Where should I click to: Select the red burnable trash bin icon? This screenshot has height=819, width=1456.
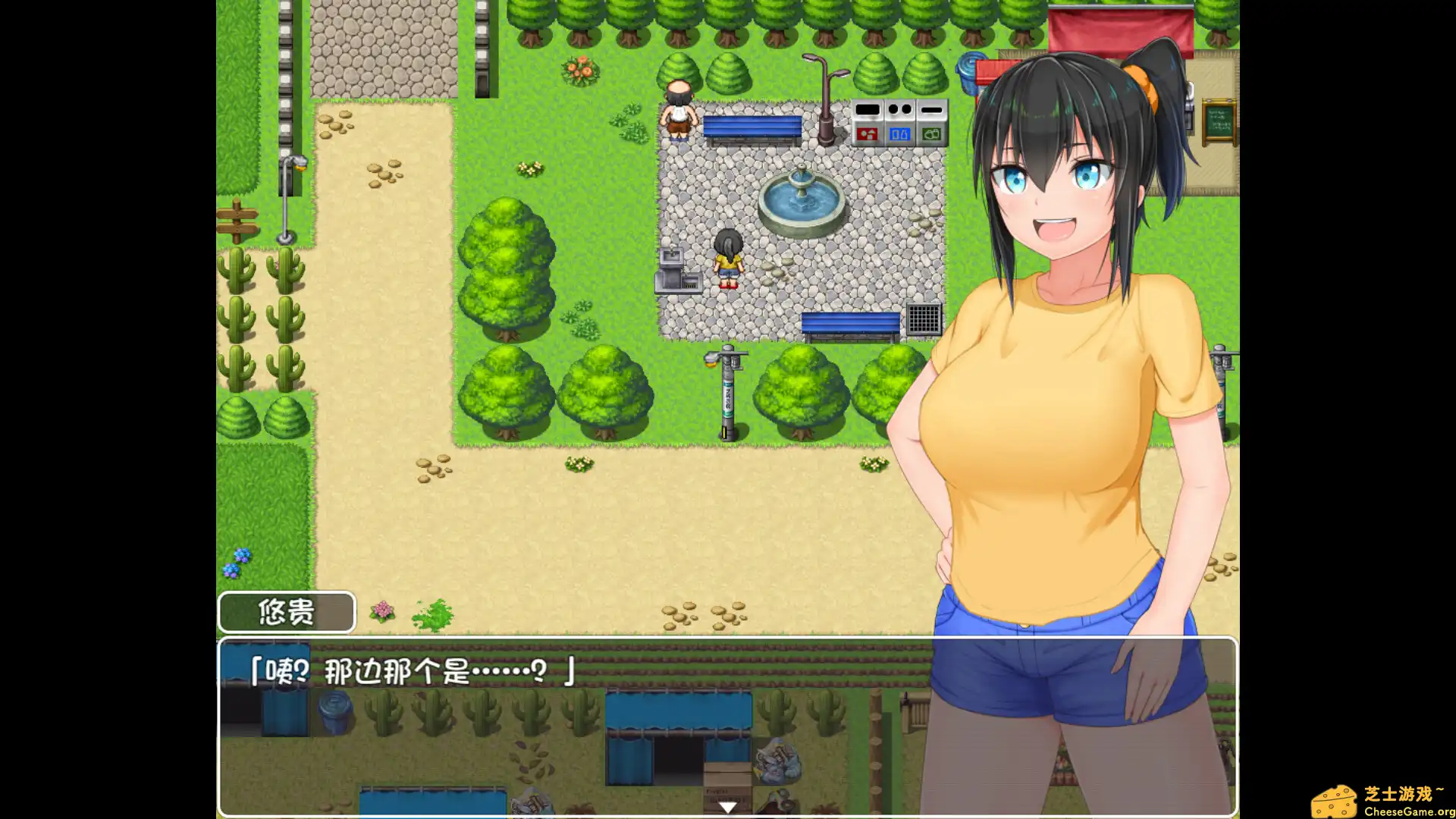coord(868,133)
